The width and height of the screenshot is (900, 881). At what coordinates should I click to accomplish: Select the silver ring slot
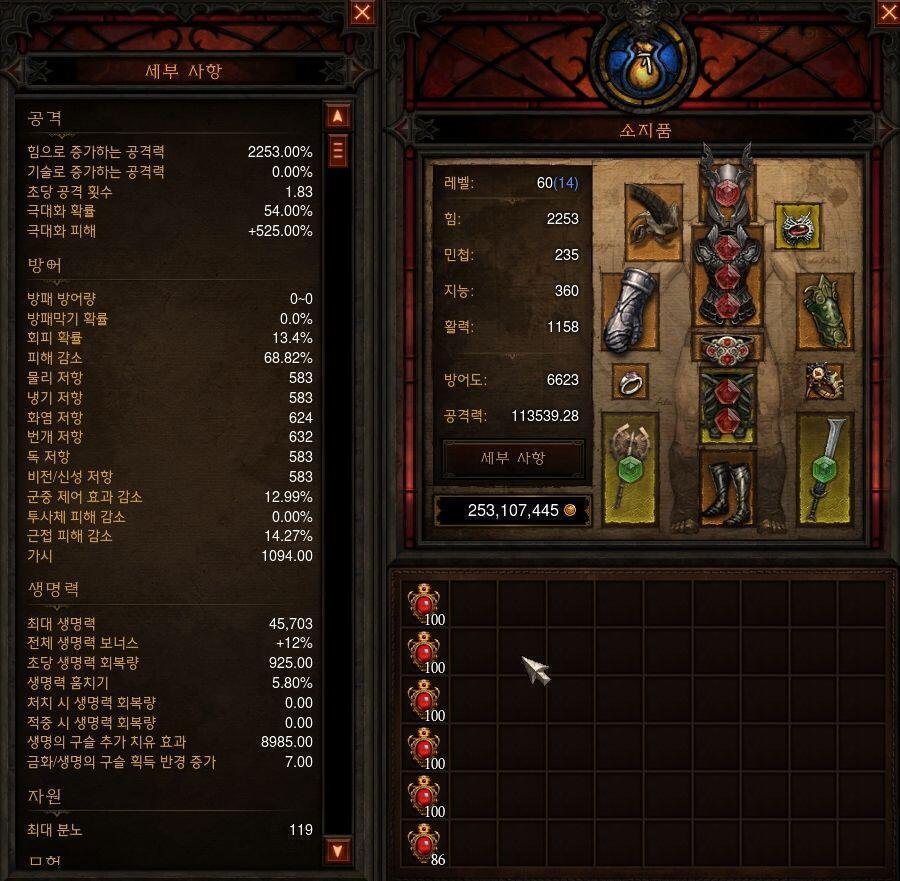click(630, 382)
